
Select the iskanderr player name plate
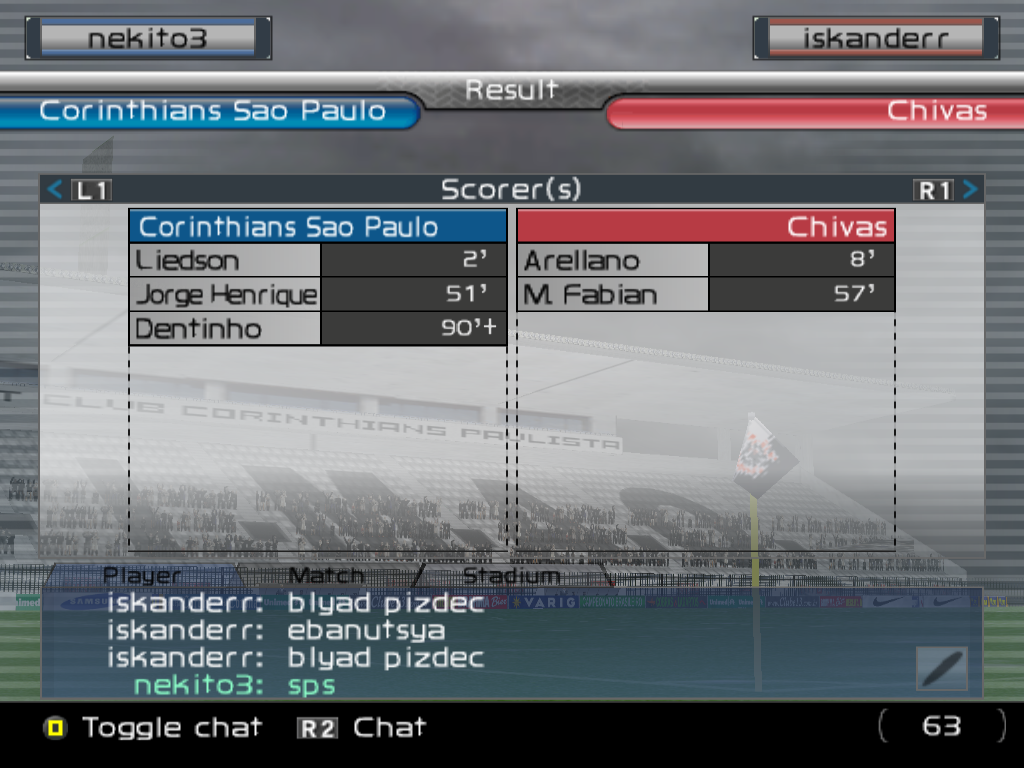[876, 39]
